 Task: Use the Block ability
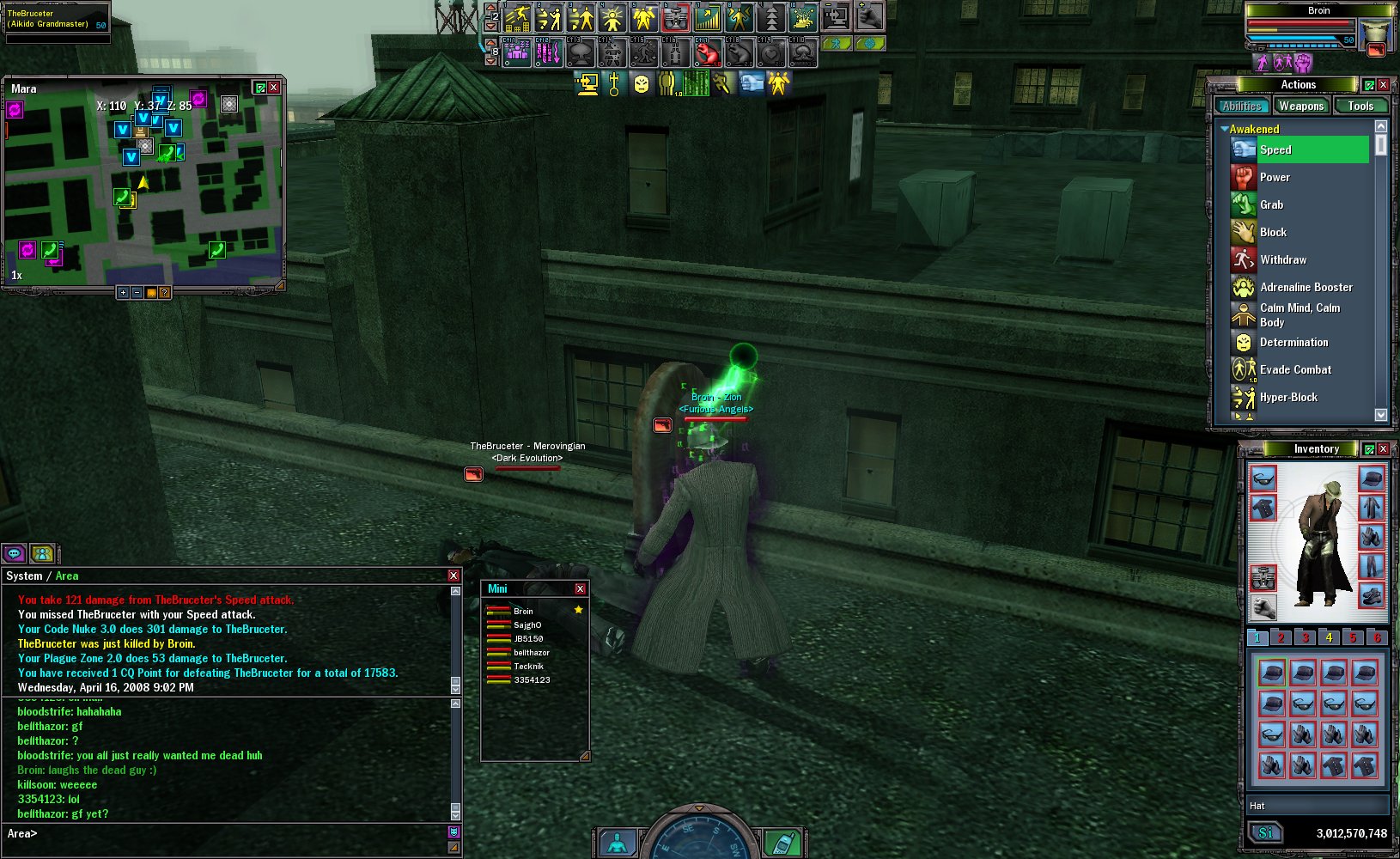tap(1273, 232)
